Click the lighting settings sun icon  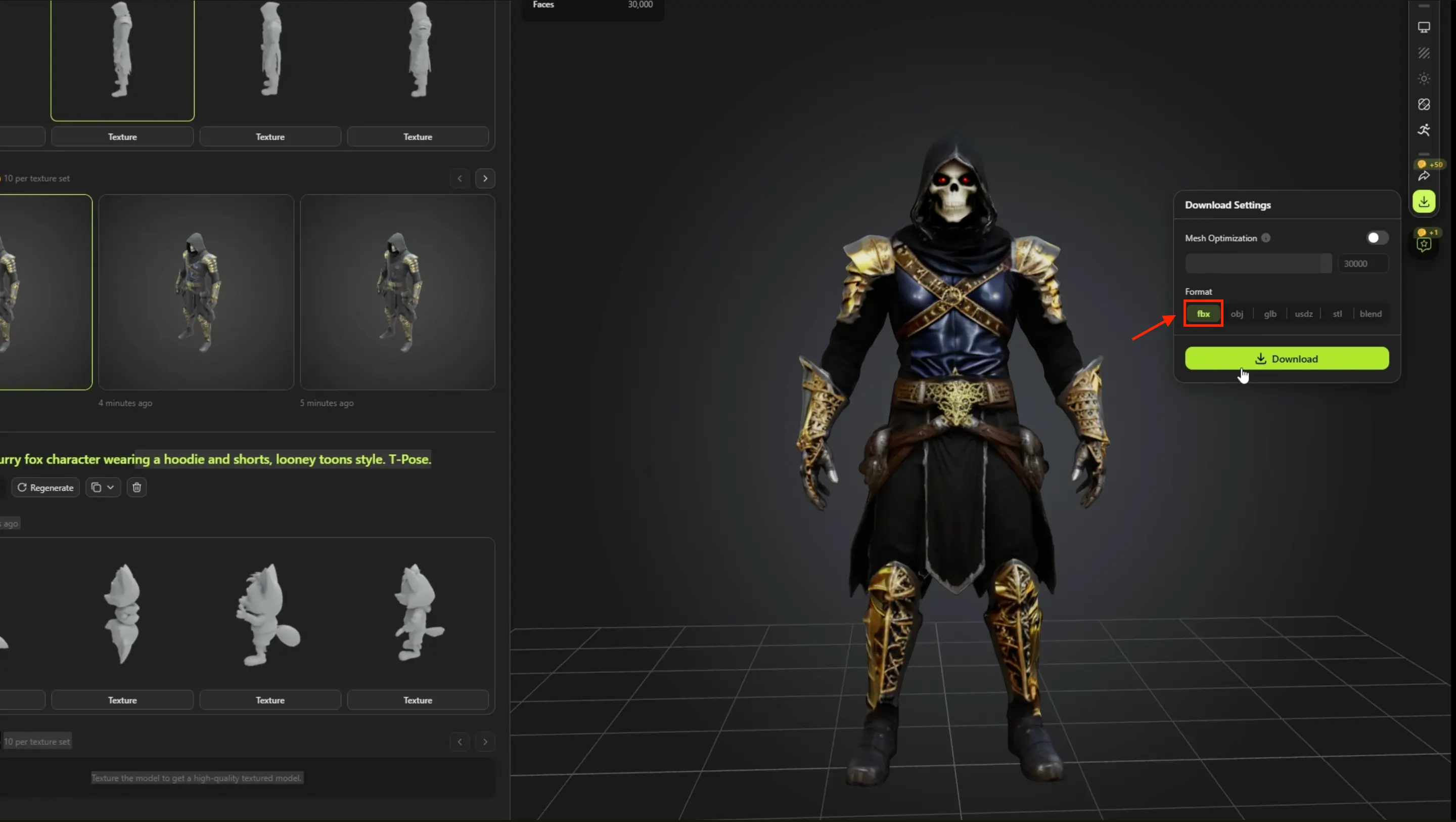click(x=1424, y=78)
